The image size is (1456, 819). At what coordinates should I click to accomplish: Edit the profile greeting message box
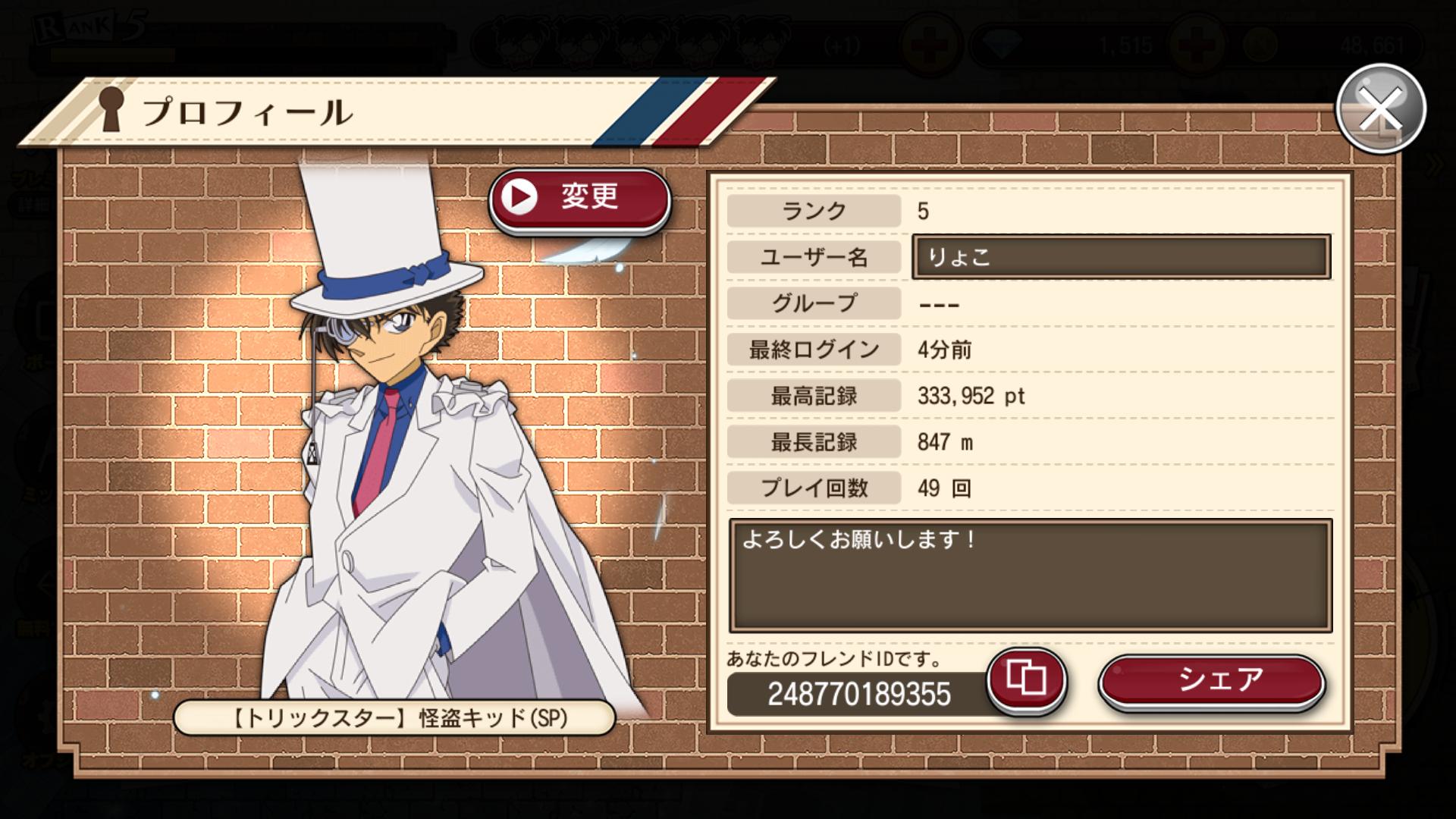[x=1030, y=576]
